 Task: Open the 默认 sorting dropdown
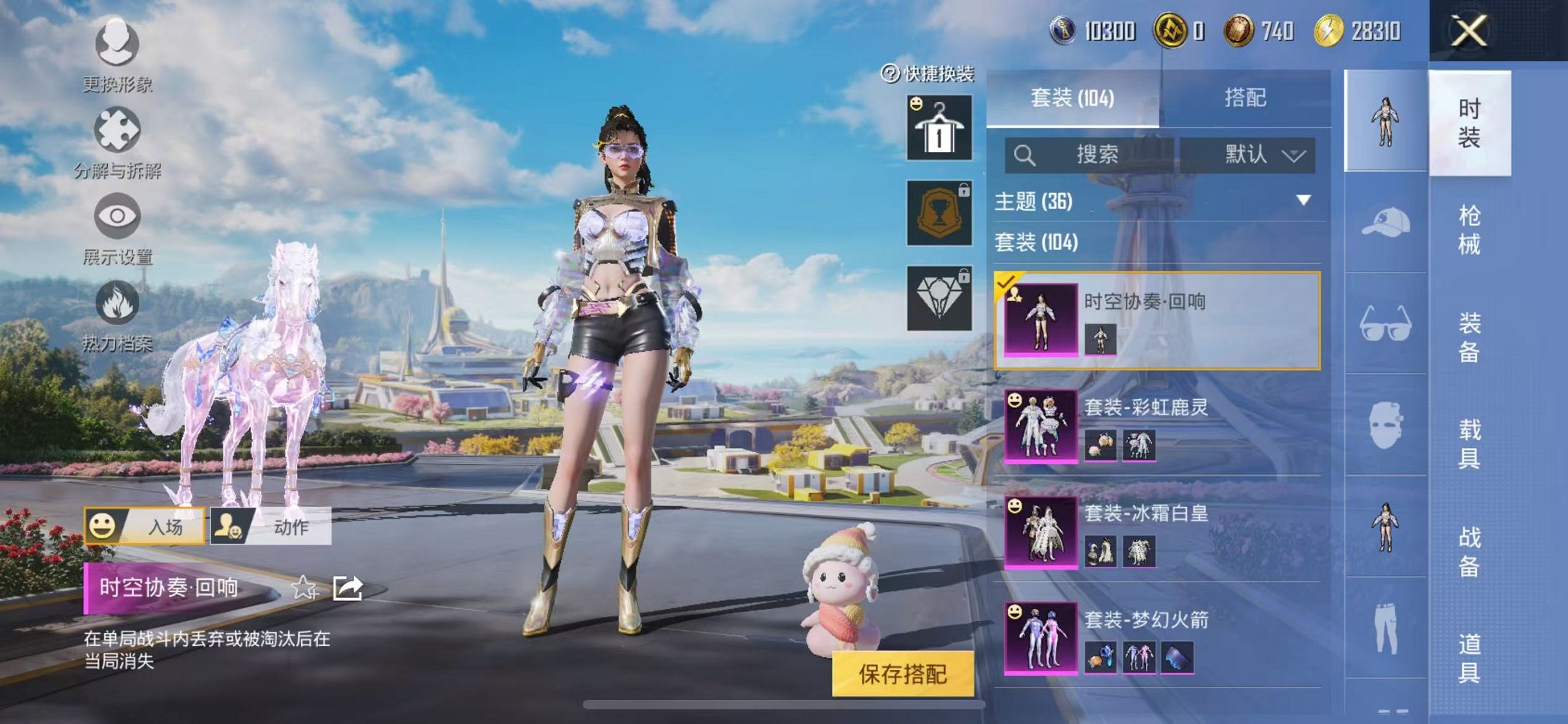click(1258, 154)
